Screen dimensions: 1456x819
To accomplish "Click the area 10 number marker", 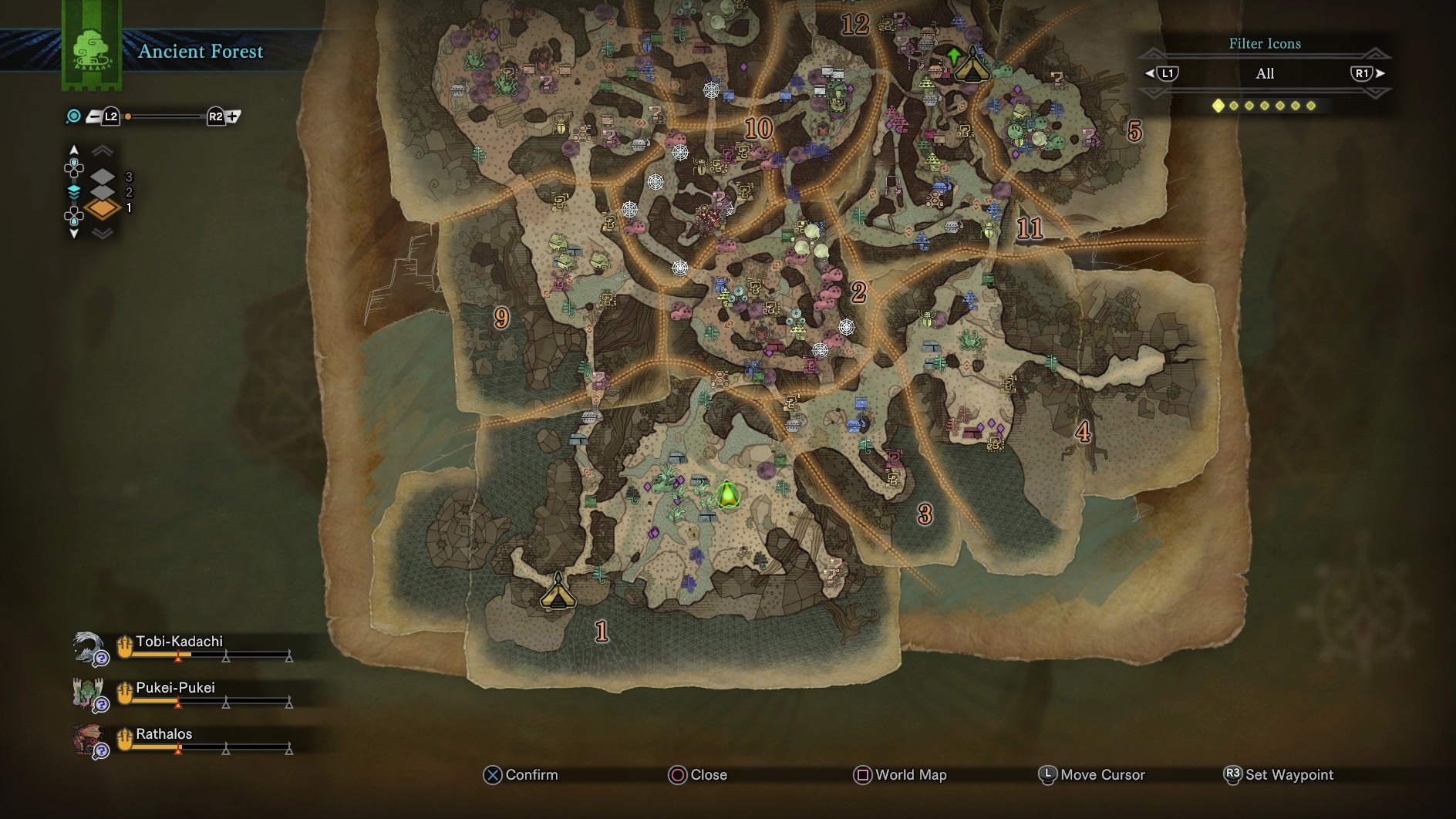I will click(x=758, y=128).
